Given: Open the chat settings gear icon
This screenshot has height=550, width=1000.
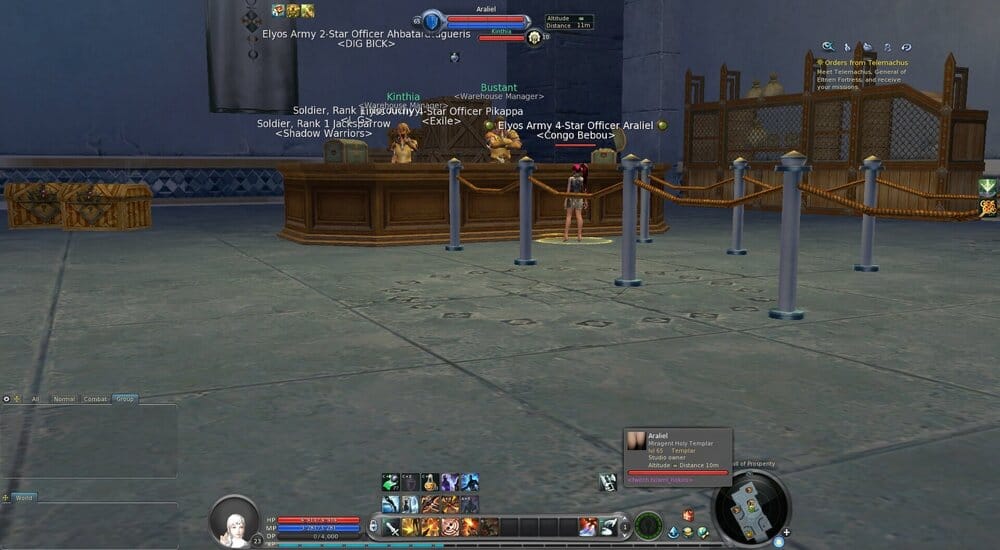Looking at the screenshot, I should pos(7,399).
